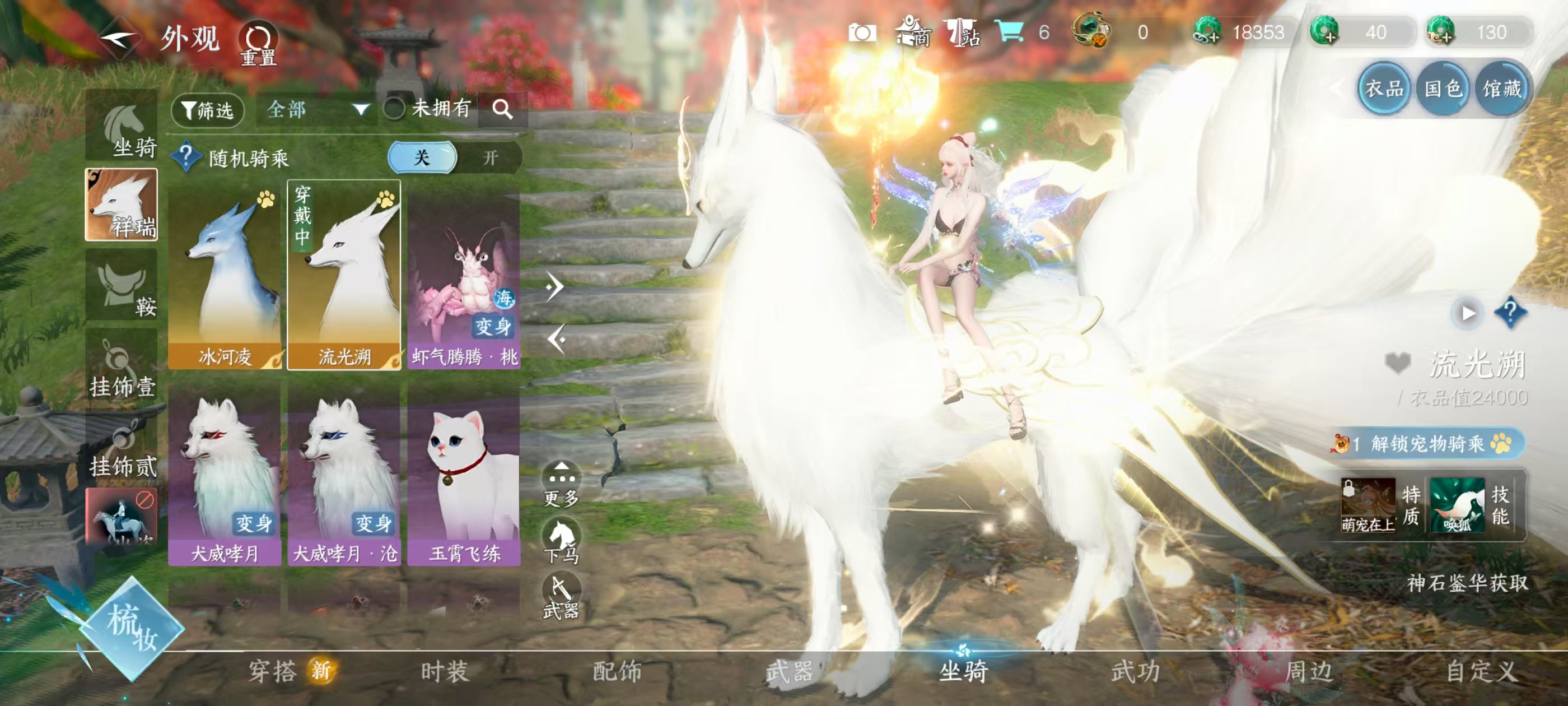The width and height of the screenshot is (1568, 706).
Task: Pick the 玉霄飞练 white cat mount
Action: tap(464, 478)
